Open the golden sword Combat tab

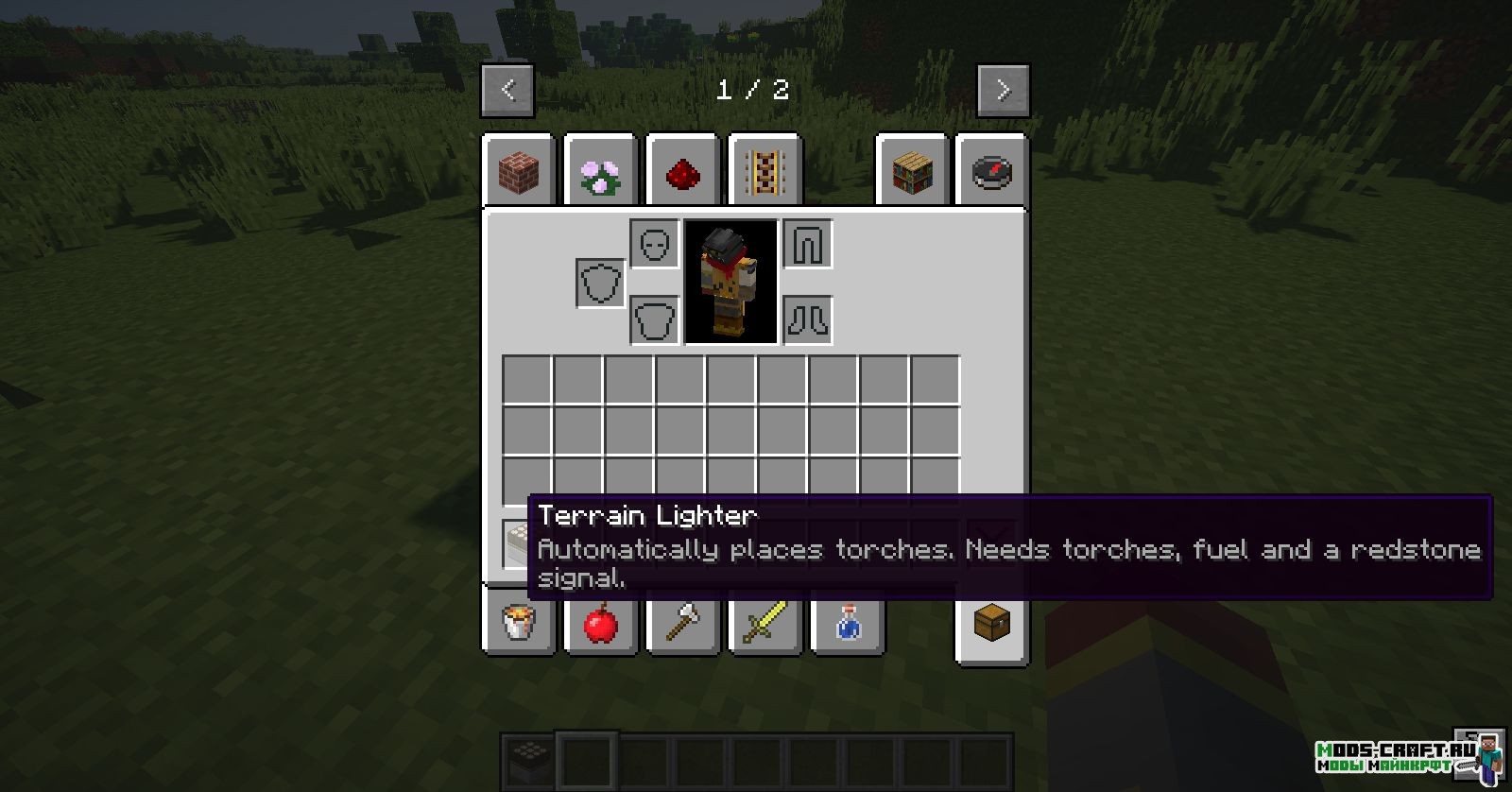coord(765,624)
